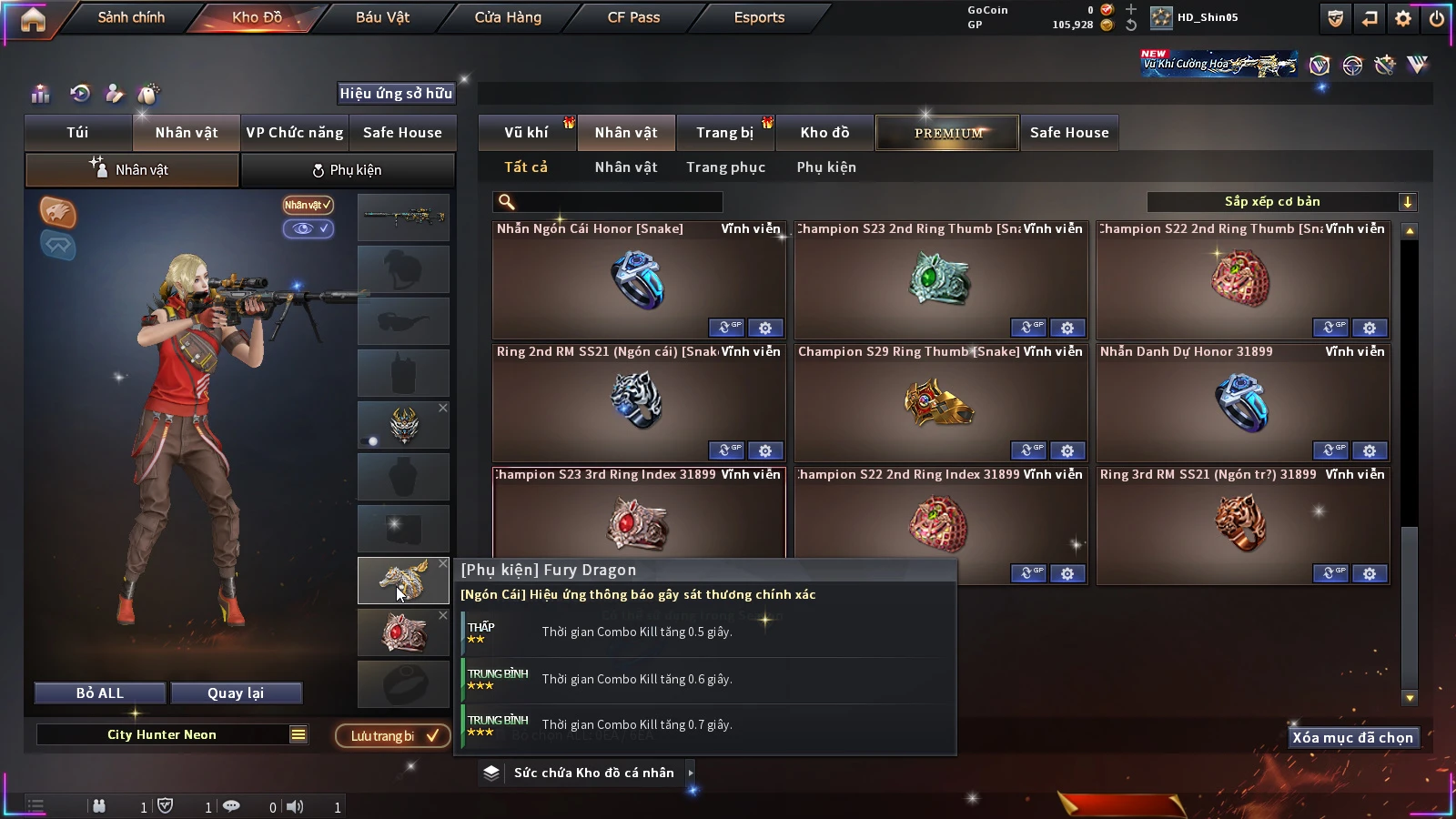Select the Phụ kiện filter sub-tab
1456x819 pixels.
pos(826,167)
